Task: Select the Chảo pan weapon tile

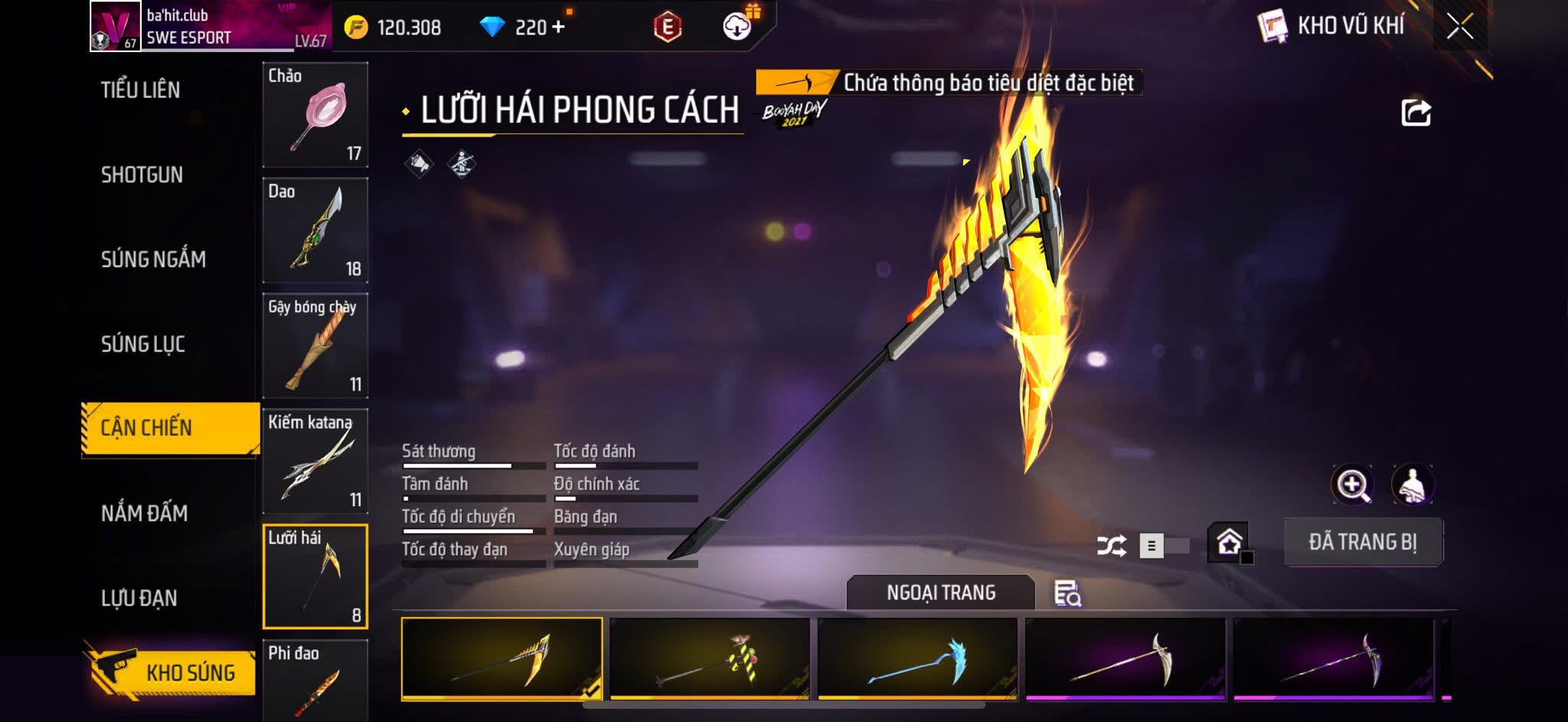Action: [x=315, y=115]
